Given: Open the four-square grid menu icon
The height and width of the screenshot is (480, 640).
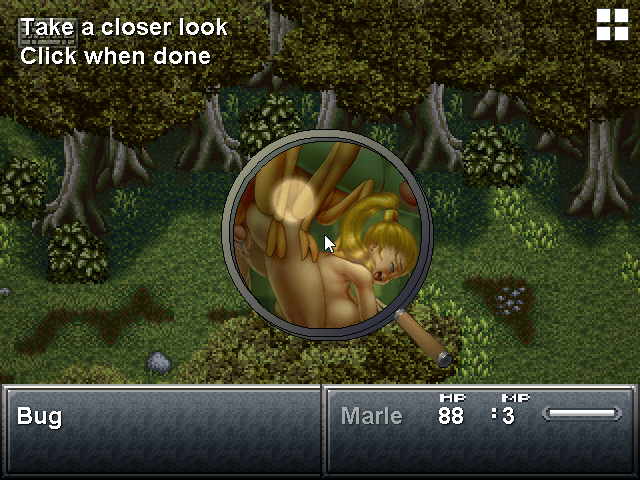Looking at the screenshot, I should [612, 24].
